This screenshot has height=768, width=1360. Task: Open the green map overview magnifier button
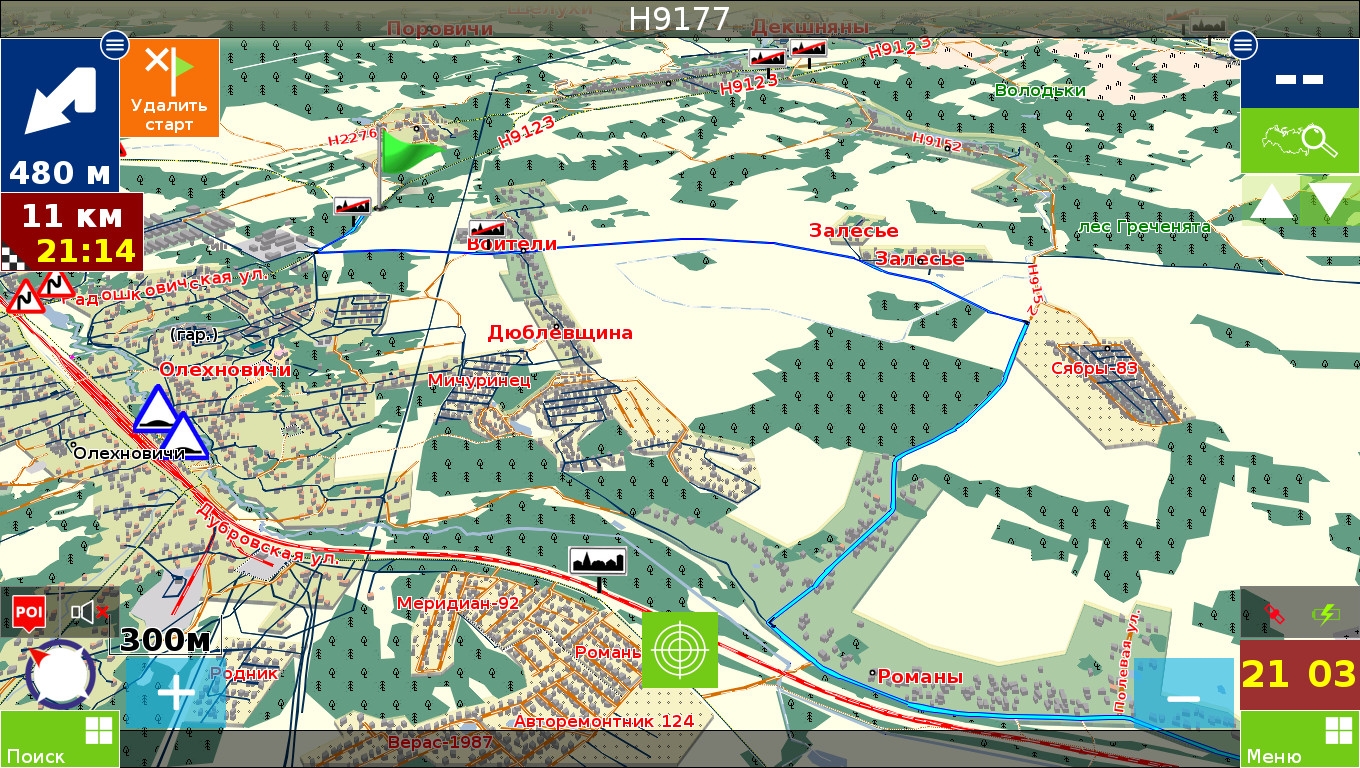[x=1300, y=140]
